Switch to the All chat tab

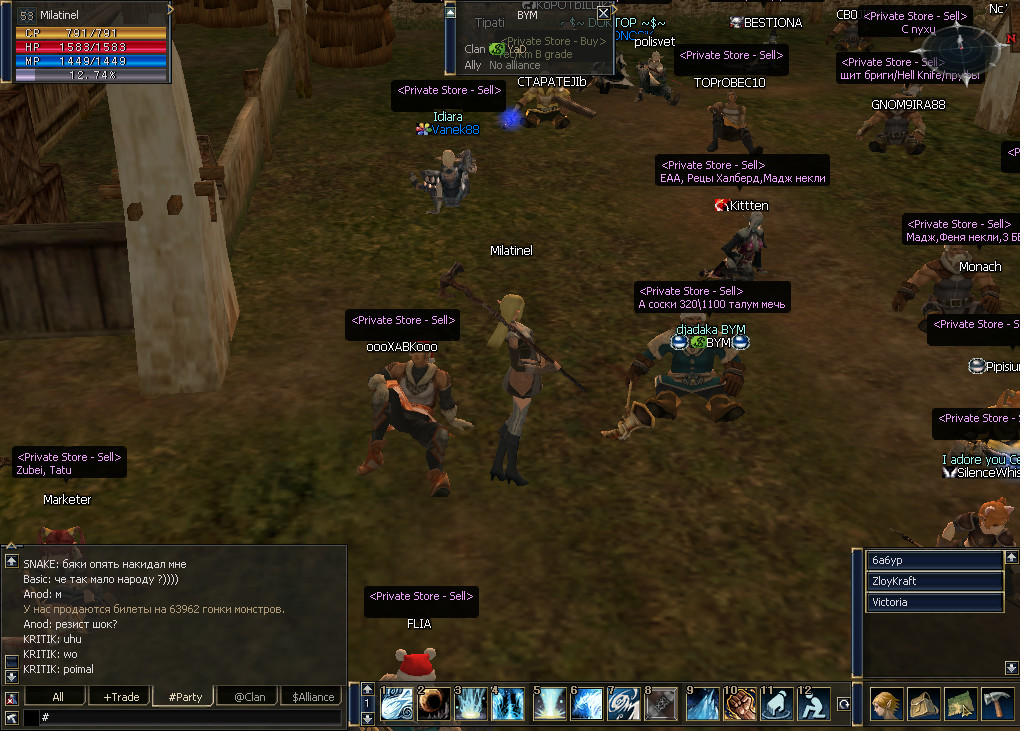(x=57, y=697)
